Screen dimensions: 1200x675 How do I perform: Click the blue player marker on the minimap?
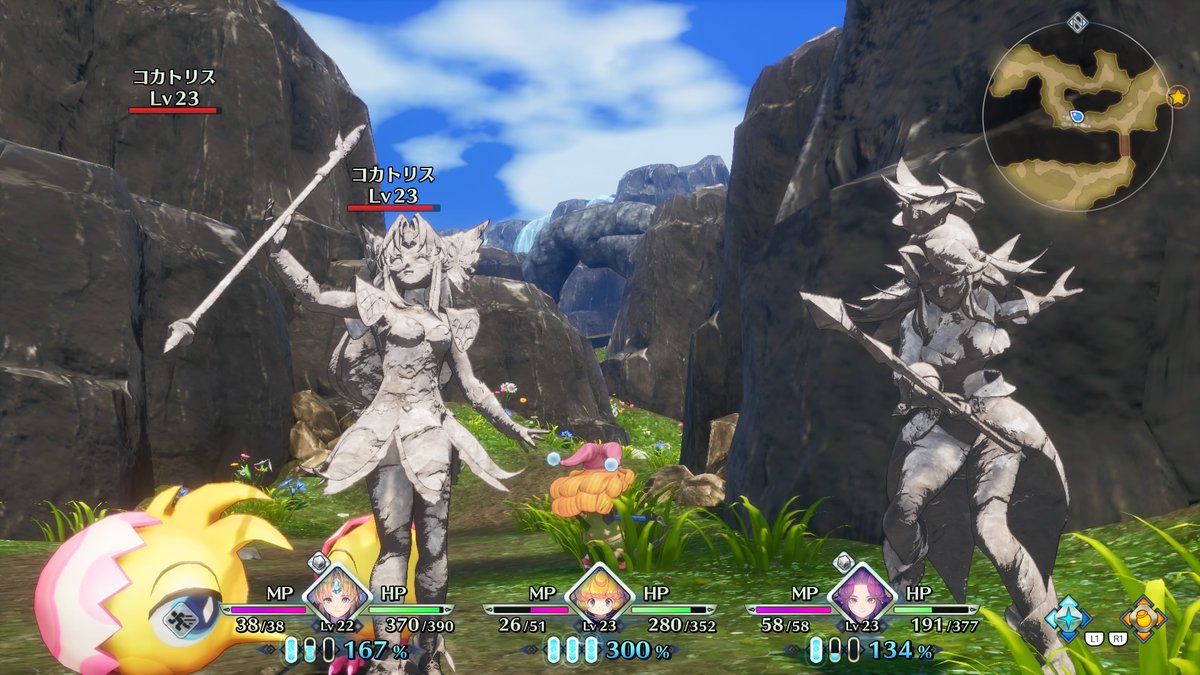coord(1077,117)
